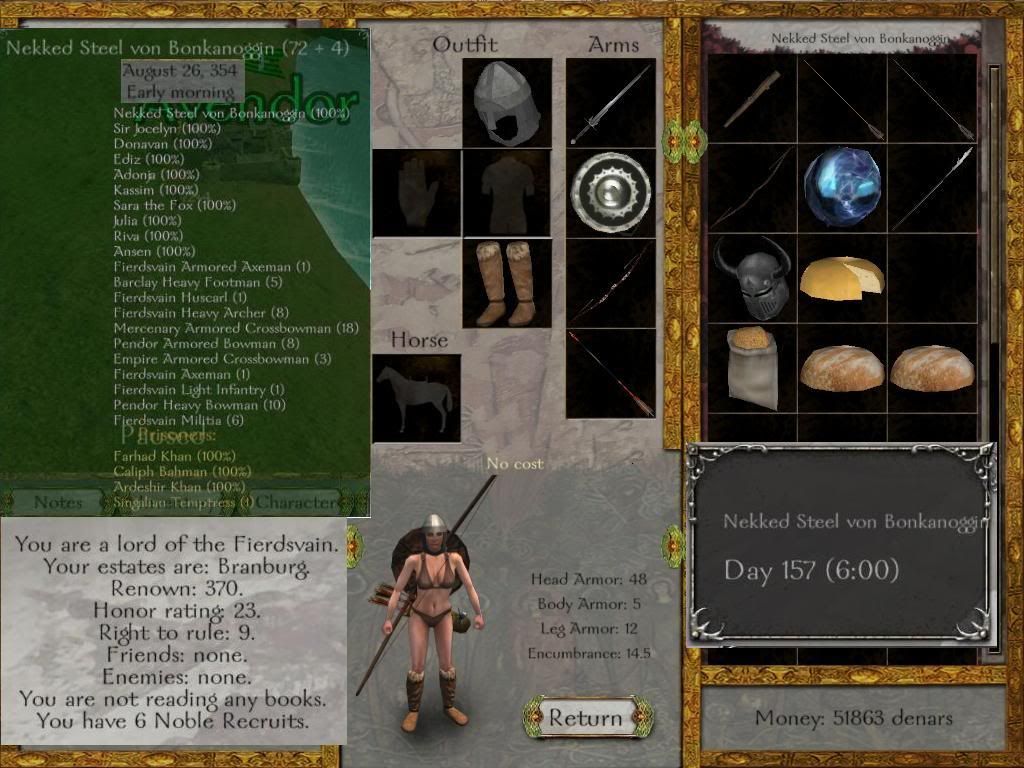Click the empty horse slot

[x=417, y=397]
